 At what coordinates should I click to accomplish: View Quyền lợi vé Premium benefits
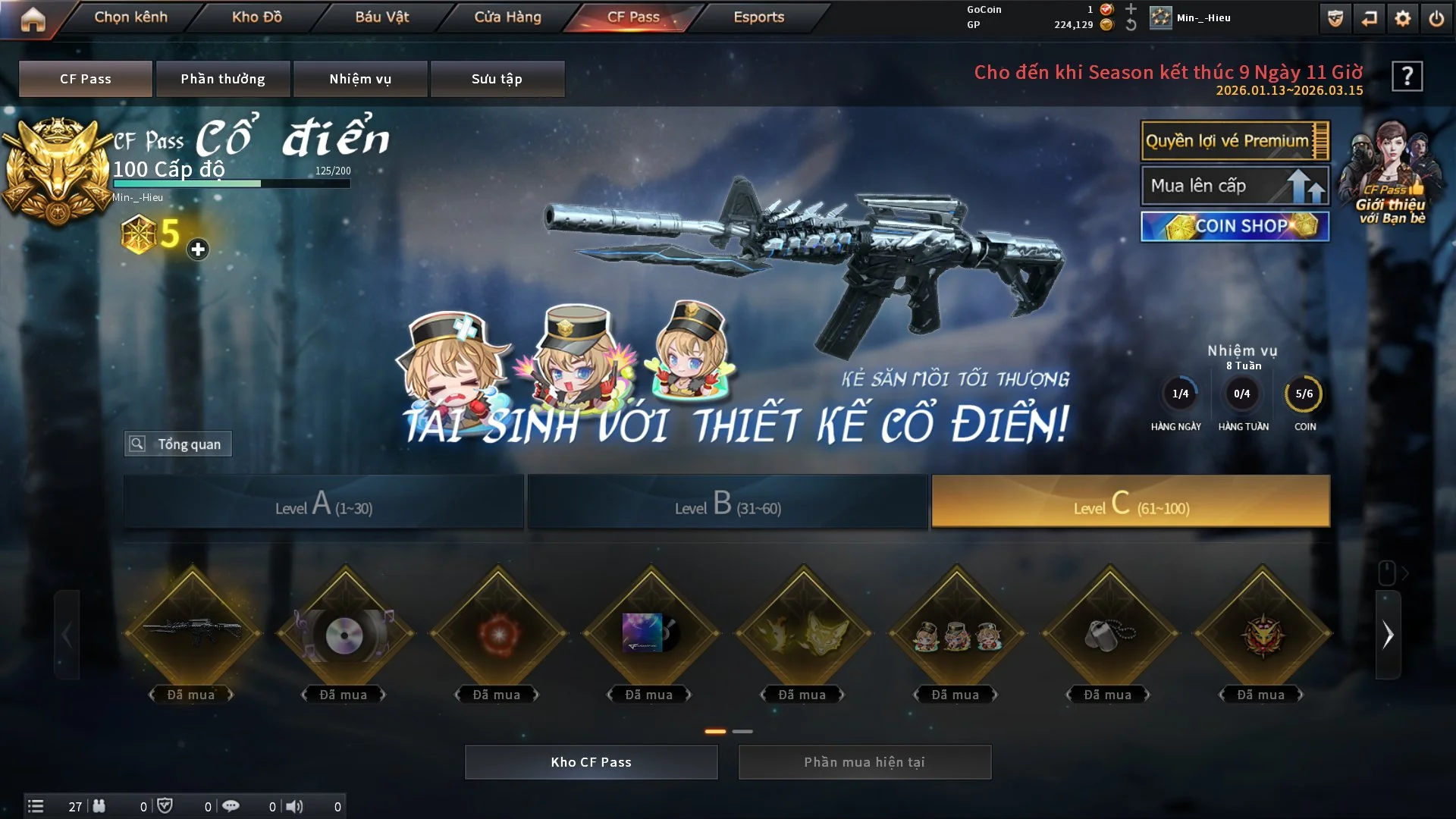1234,141
